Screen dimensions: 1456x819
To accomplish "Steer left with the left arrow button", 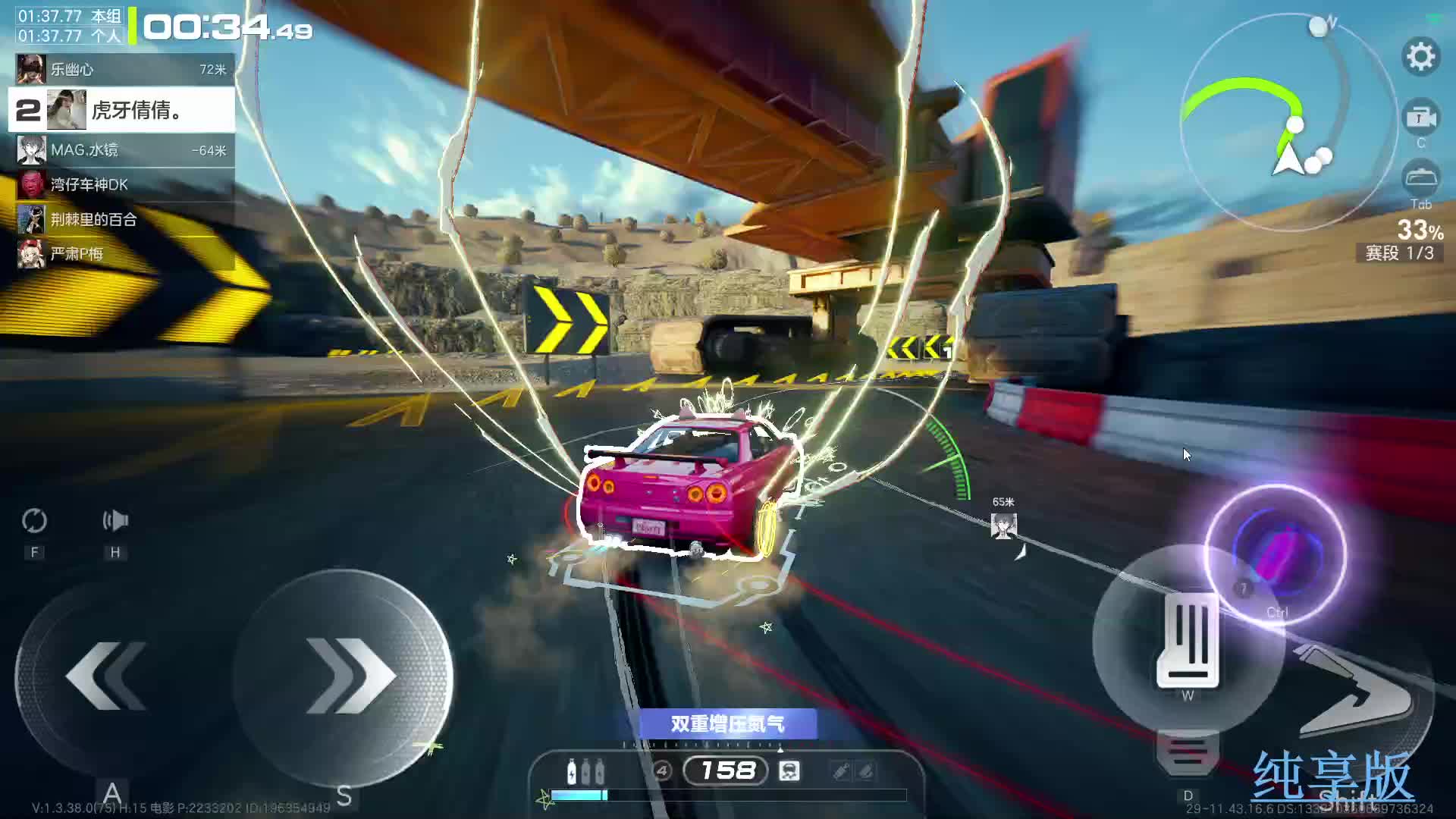I will point(106,676).
